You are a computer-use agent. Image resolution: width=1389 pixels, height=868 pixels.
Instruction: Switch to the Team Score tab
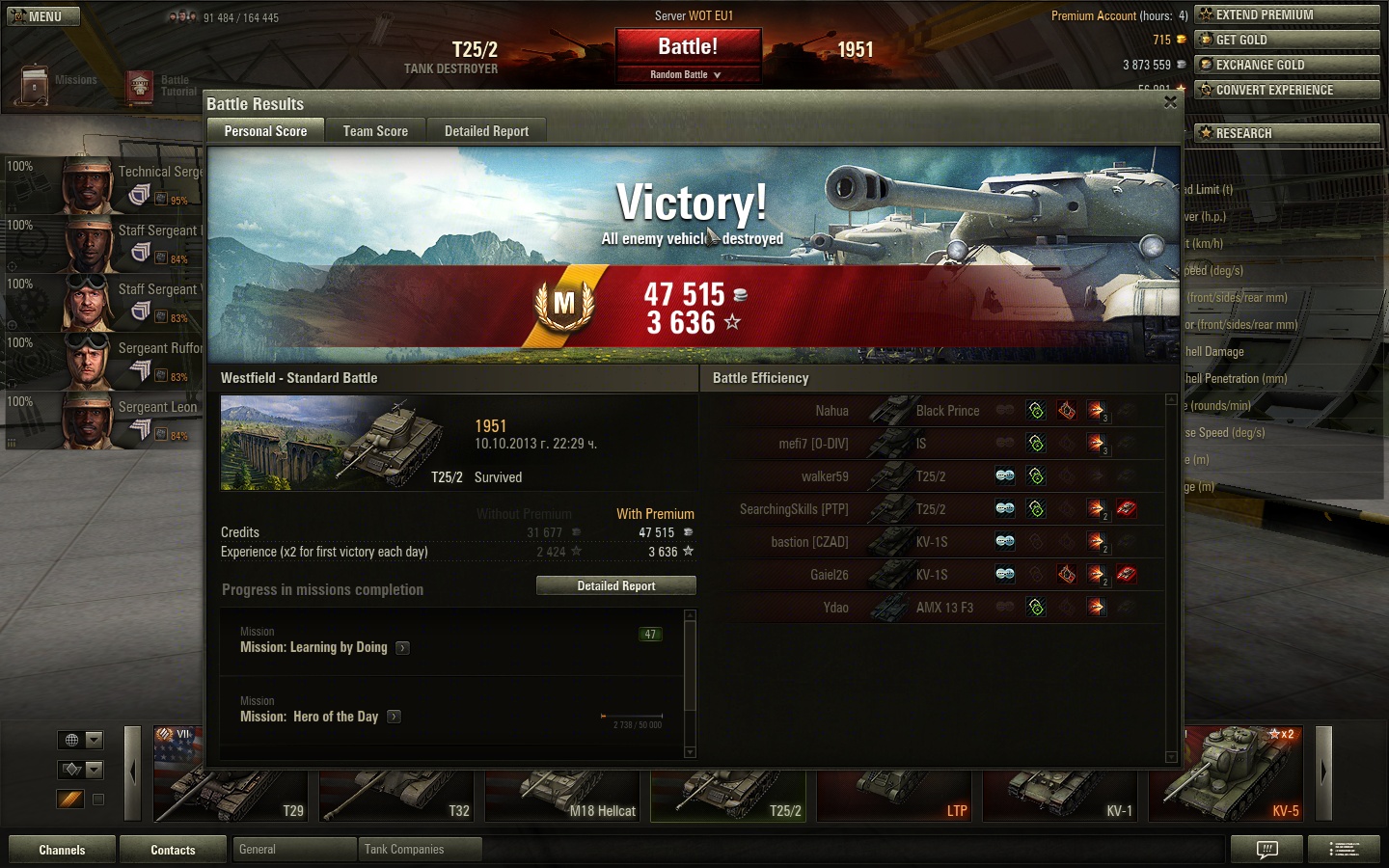coord(375,131)
